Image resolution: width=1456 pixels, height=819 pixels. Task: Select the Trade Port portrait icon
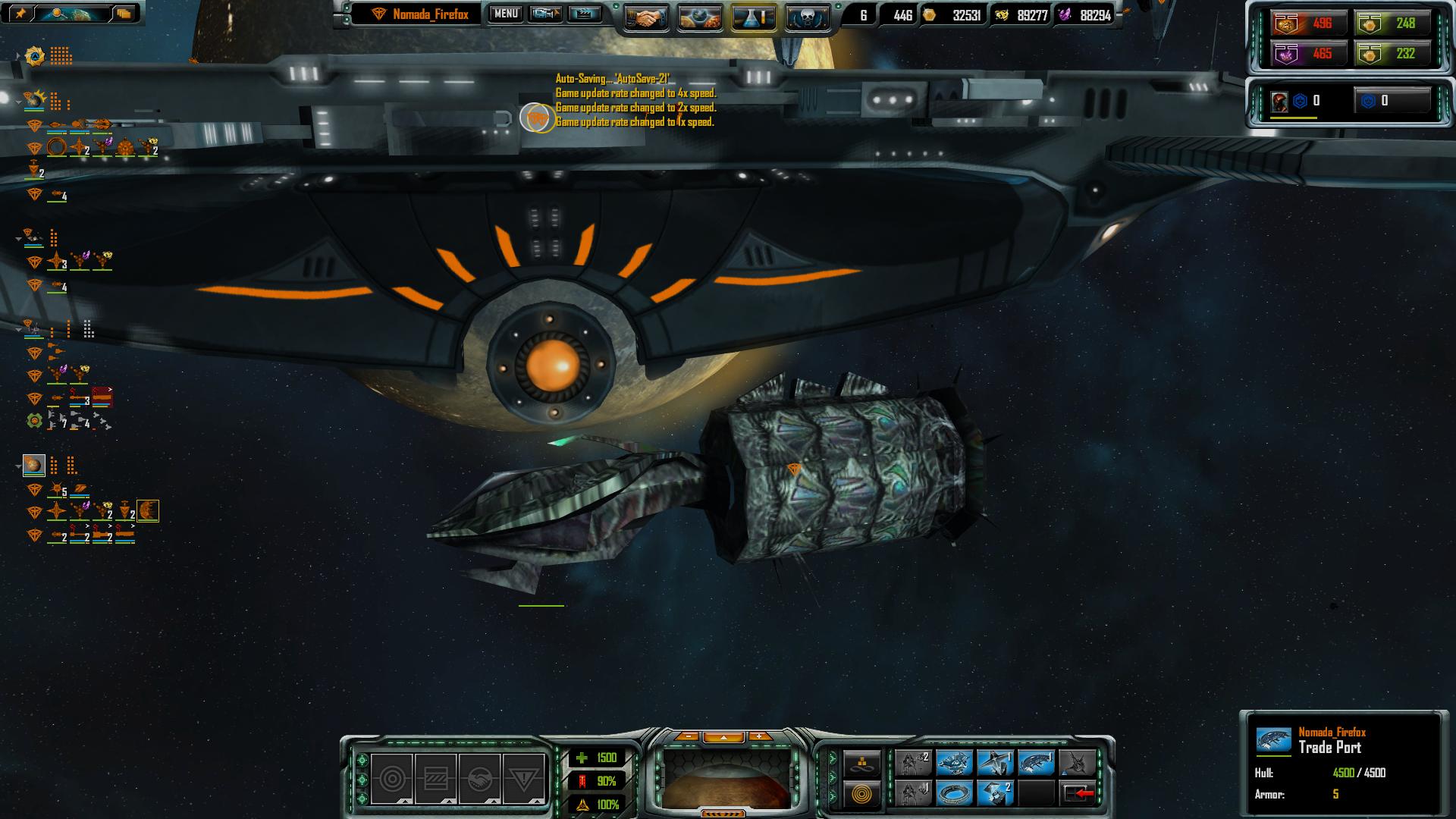pyautogui.click(x=1272, y=740)
